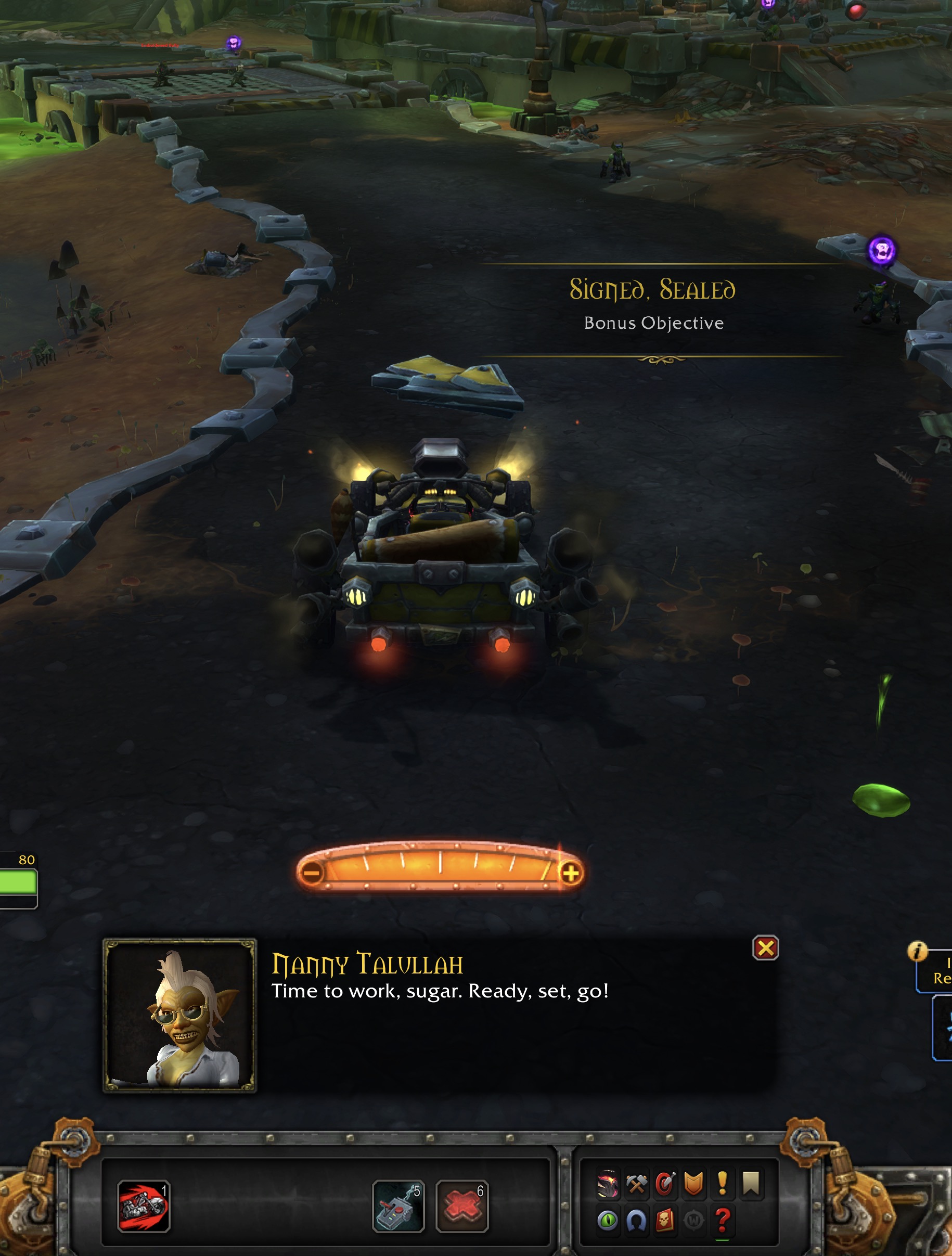Open the talents target-and-dagger icon
Screen dimensions: 952x1256
pos(665,1184)
